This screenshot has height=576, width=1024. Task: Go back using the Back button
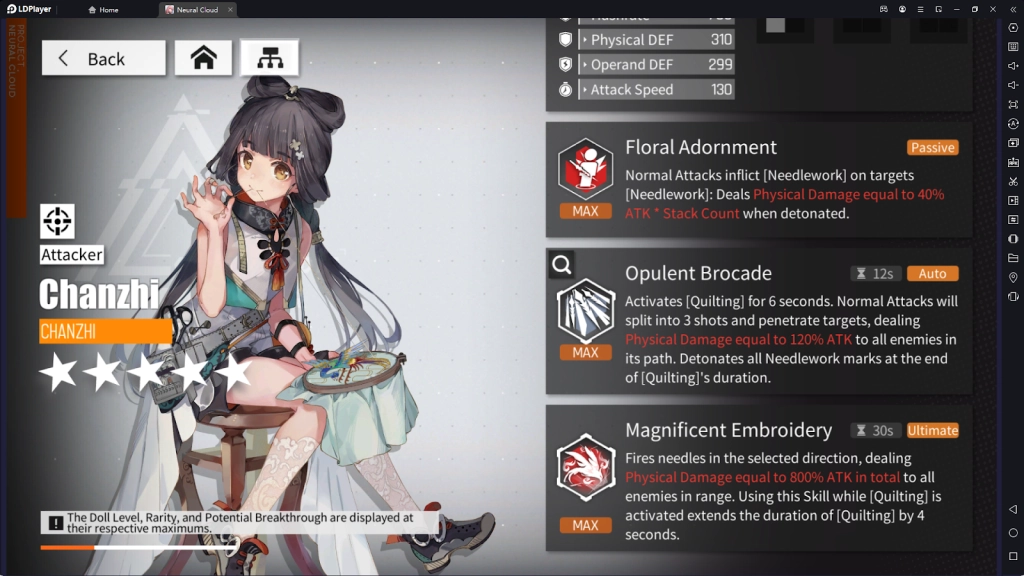(x=103, y=58)
